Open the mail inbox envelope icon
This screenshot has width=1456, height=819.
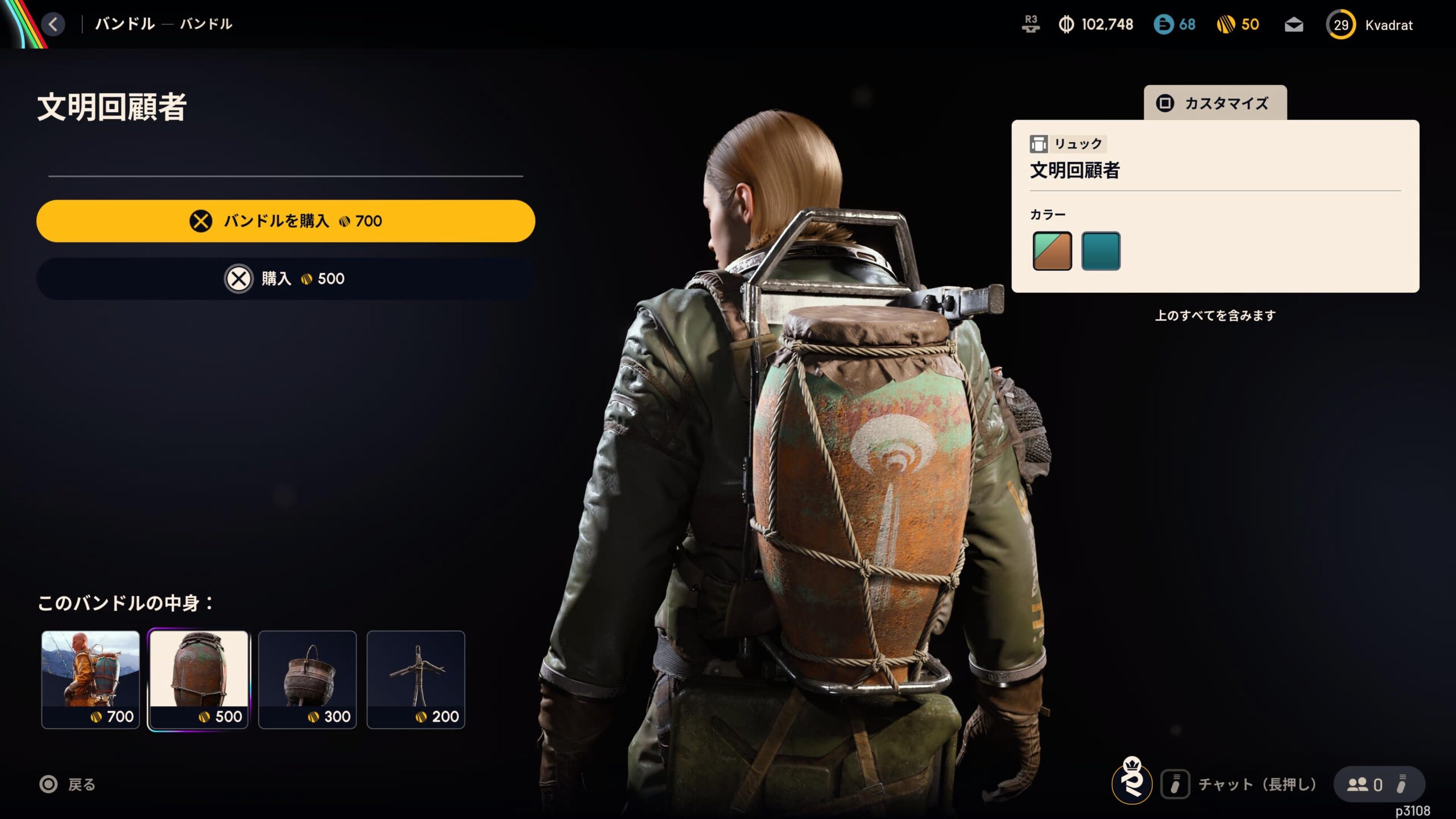[1294, 25]
